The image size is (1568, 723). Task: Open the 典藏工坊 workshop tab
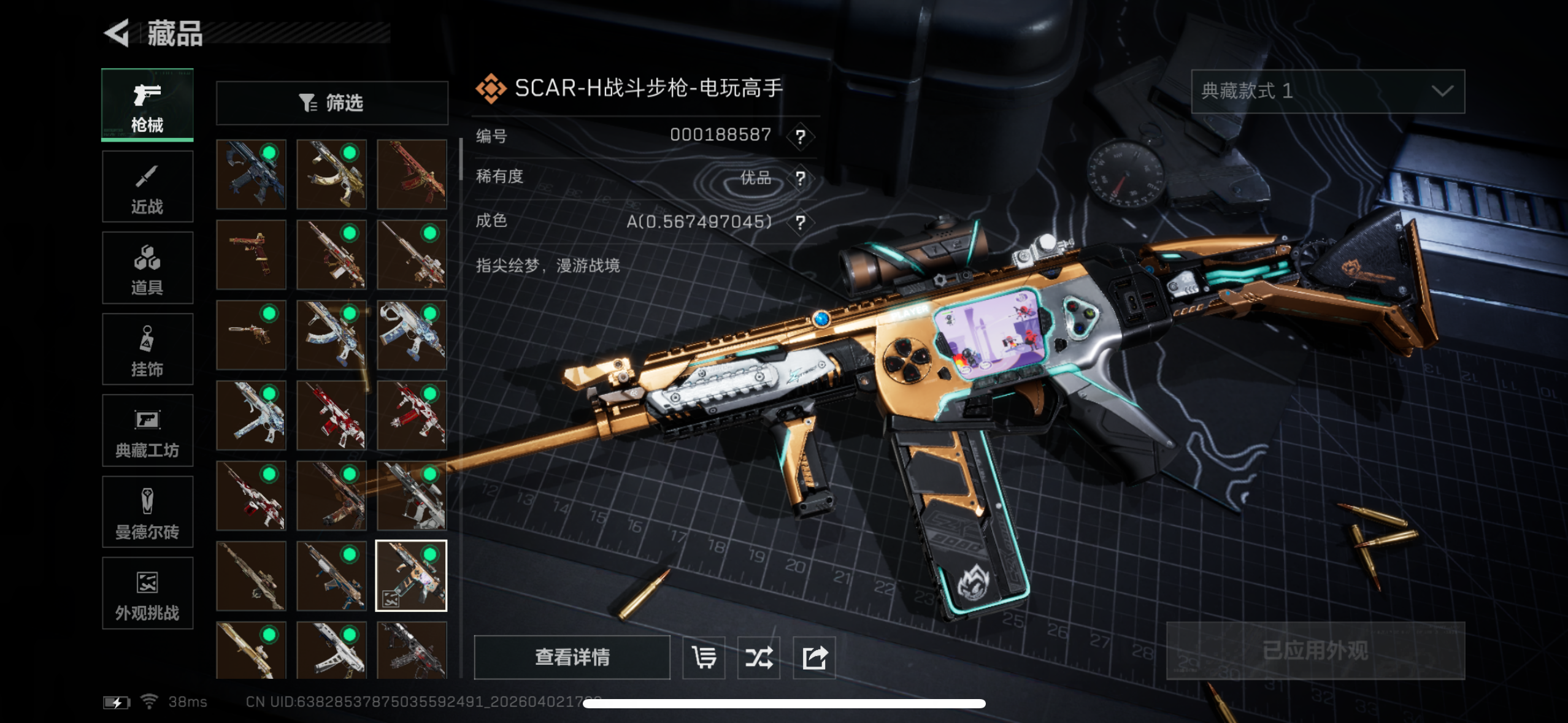(147, 431)
